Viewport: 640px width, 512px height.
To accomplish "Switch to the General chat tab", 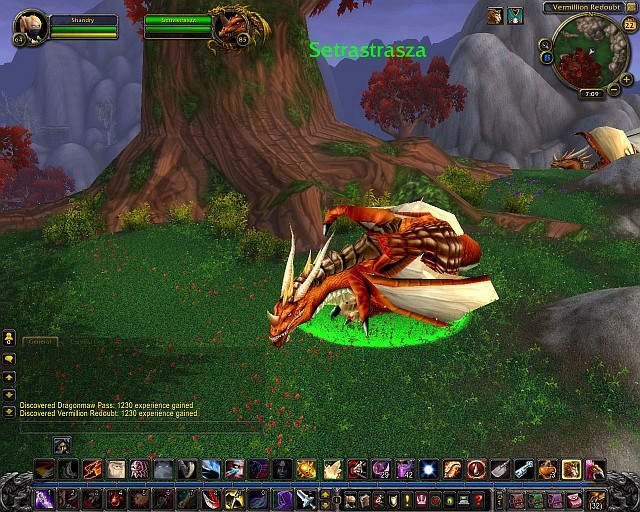I will click(40, 341).
